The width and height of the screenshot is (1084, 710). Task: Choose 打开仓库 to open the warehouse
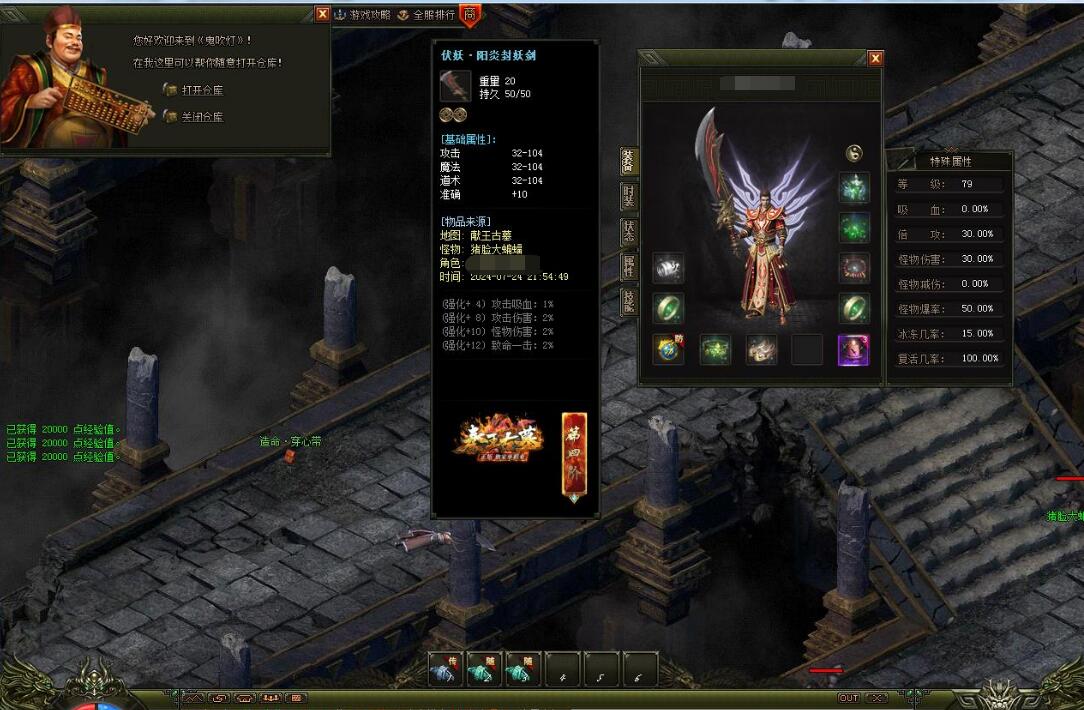[202, 90]
